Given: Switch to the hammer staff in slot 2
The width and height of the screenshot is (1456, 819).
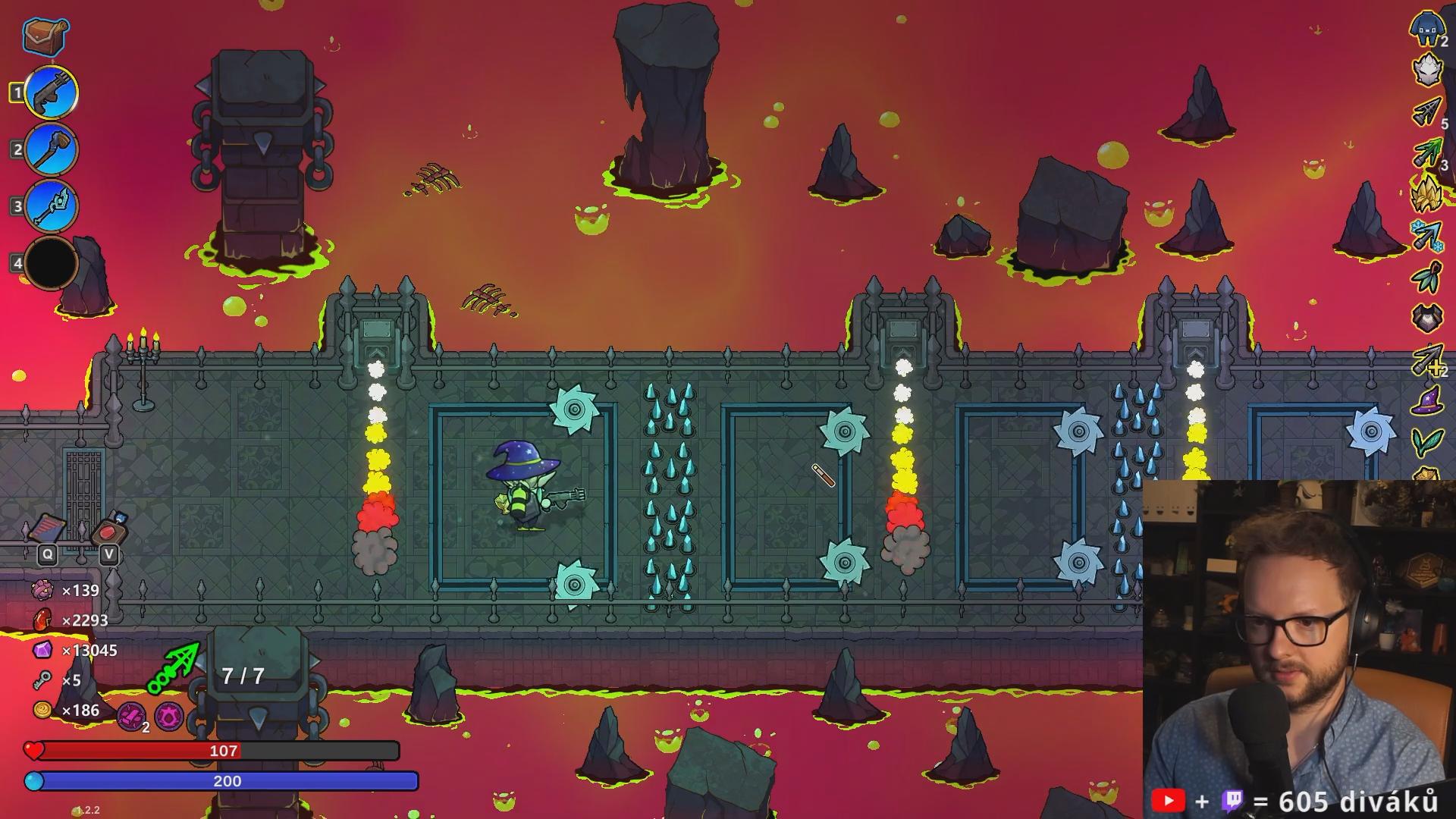Looking at the screenshot, I should click(x=52, y=149).
